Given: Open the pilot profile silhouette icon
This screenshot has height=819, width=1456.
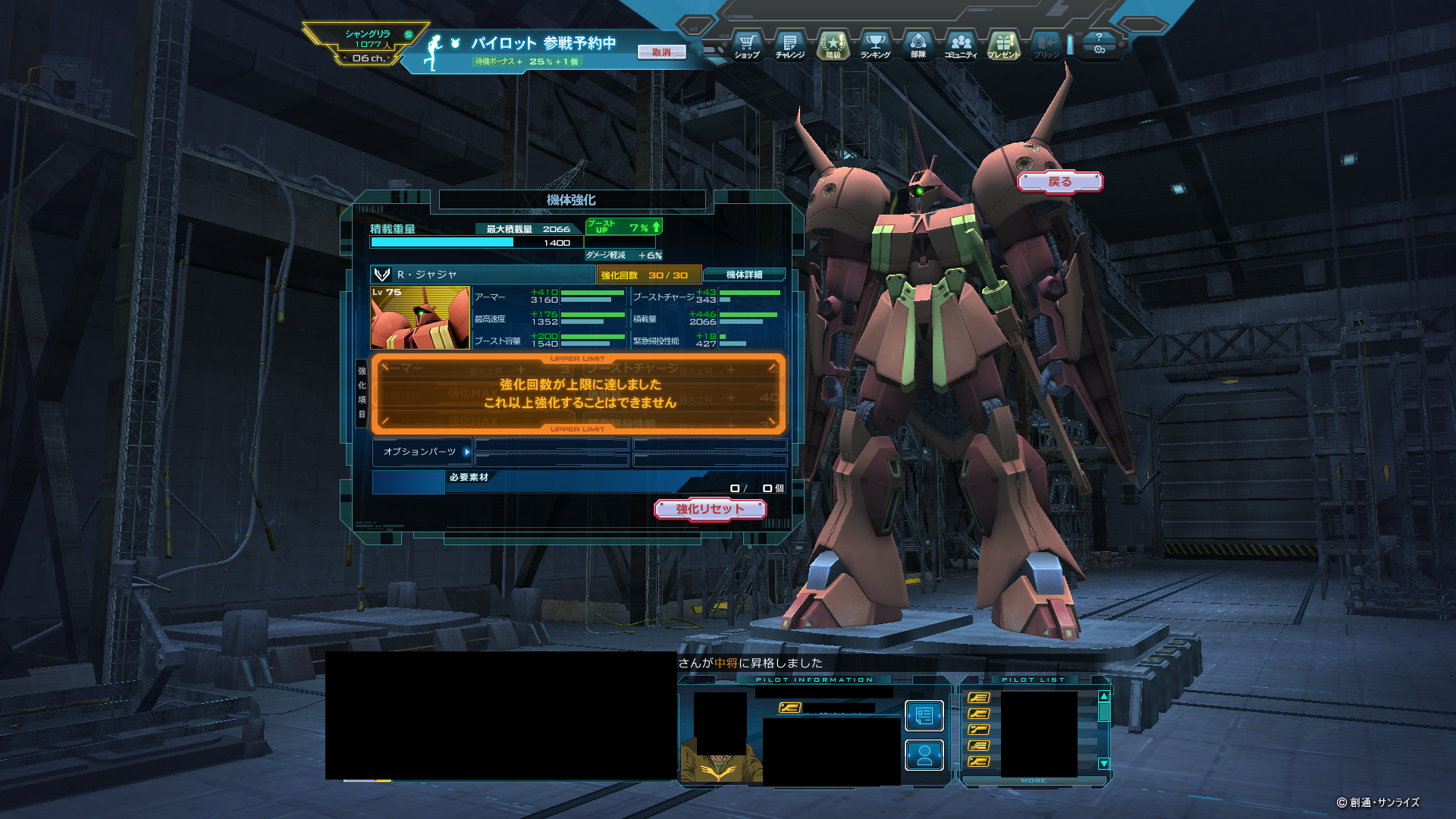Looking at the screenshot, I should 924,755.
